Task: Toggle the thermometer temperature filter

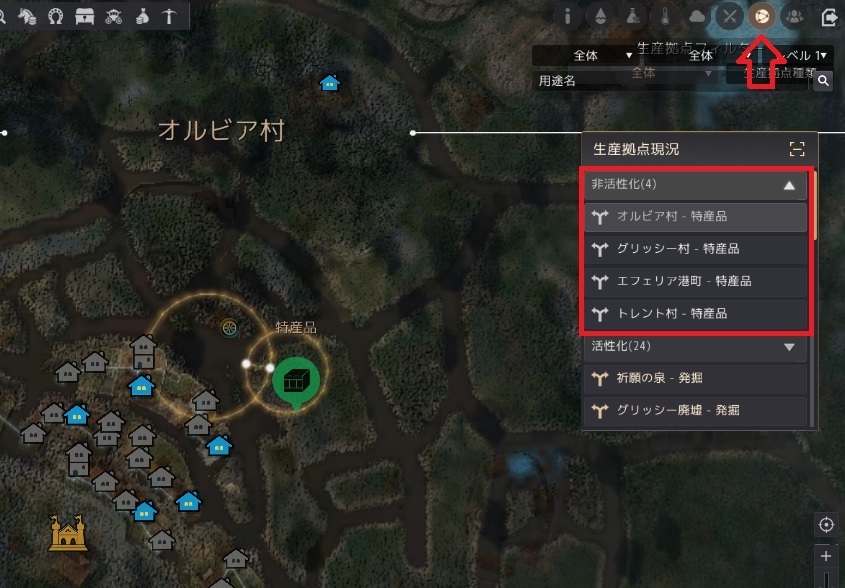Action: point(665,16)
